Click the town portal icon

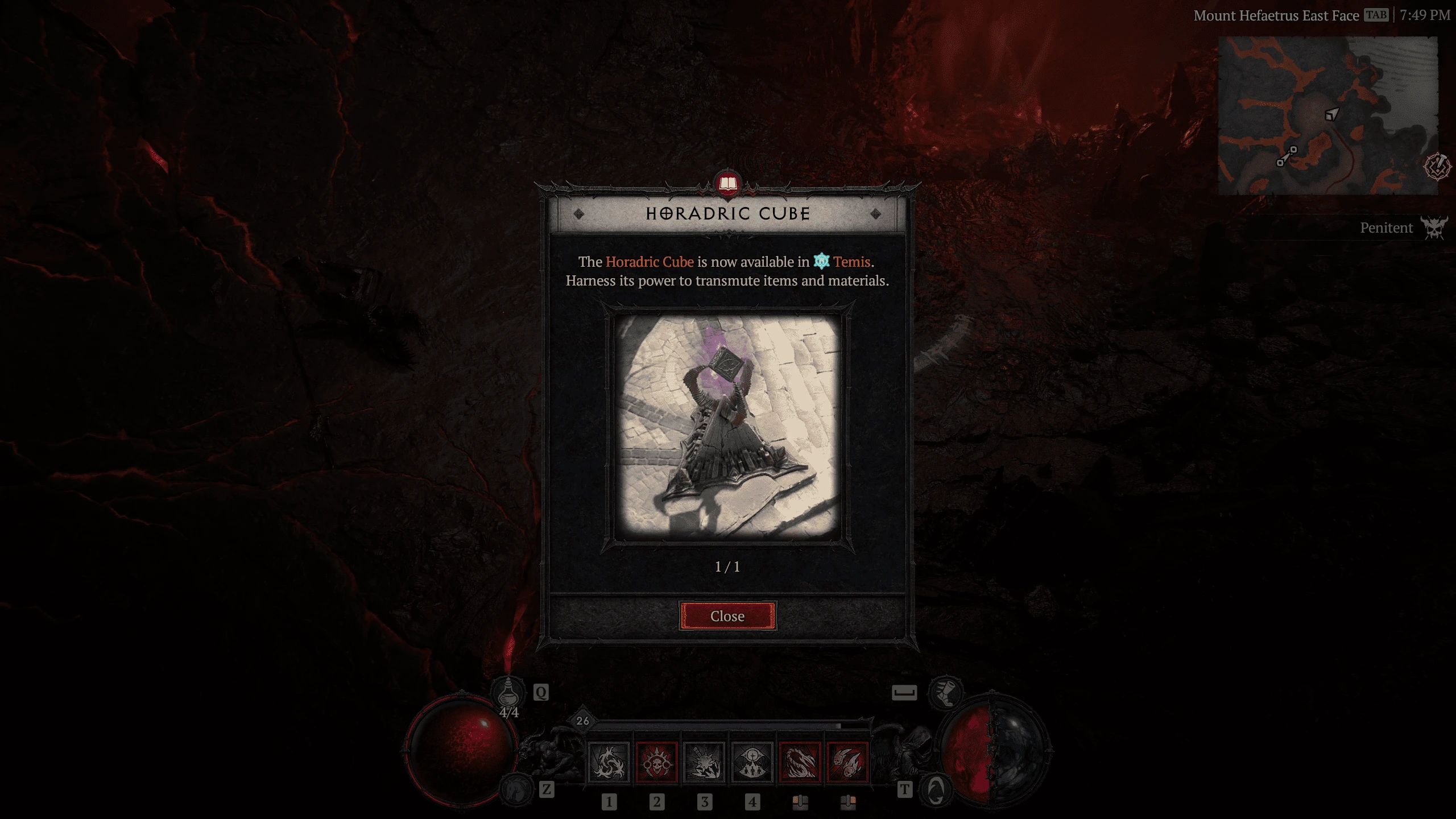click(x=936, y=790)
